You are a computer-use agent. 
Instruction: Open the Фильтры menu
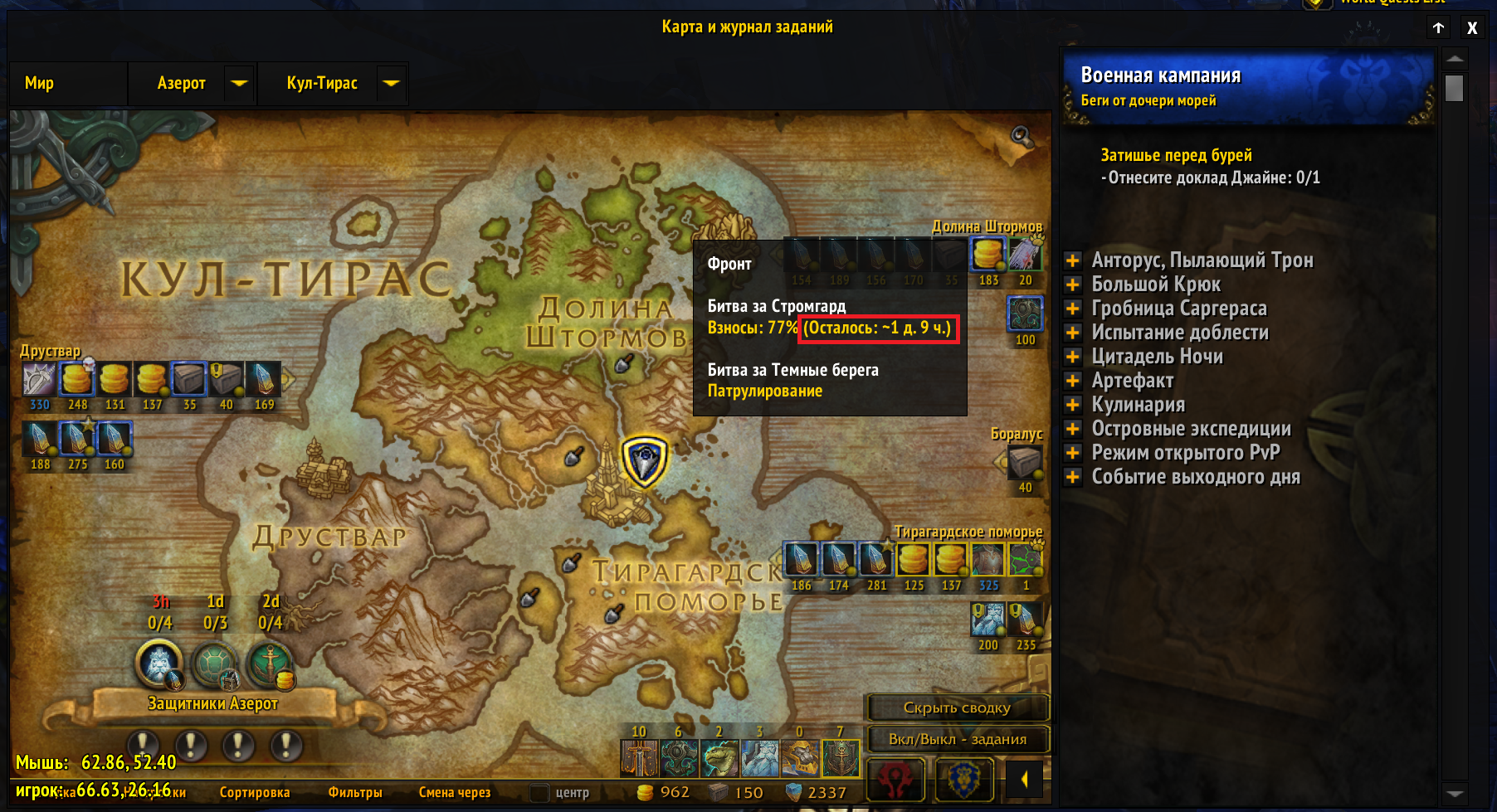click(355, 792)
